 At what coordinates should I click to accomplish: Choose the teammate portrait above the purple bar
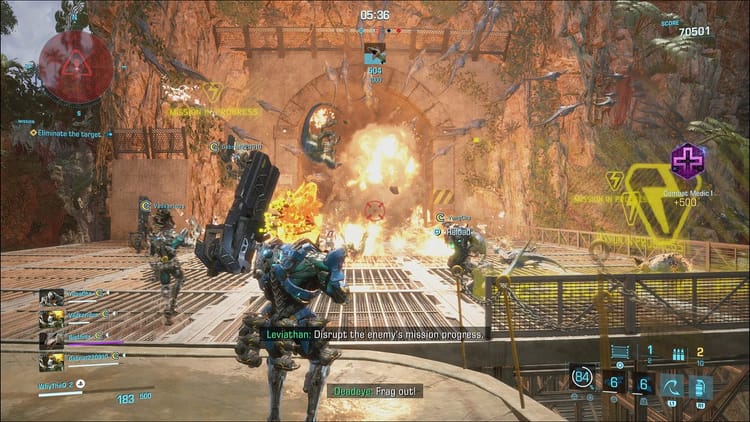pos(52,338)
